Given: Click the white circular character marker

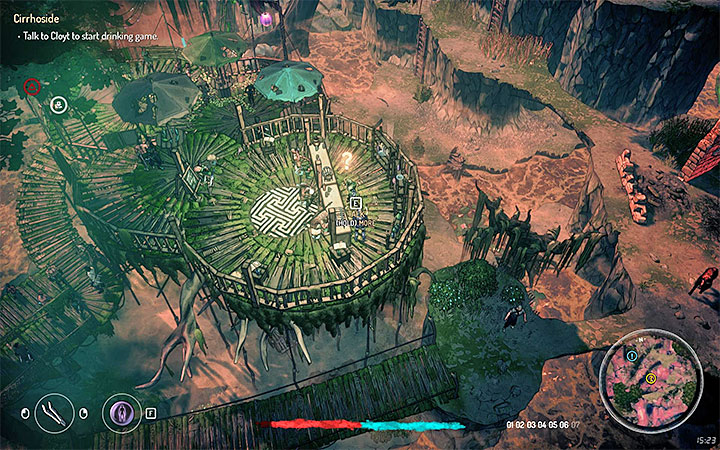Looking at the screenshot, I should [59, 102].
